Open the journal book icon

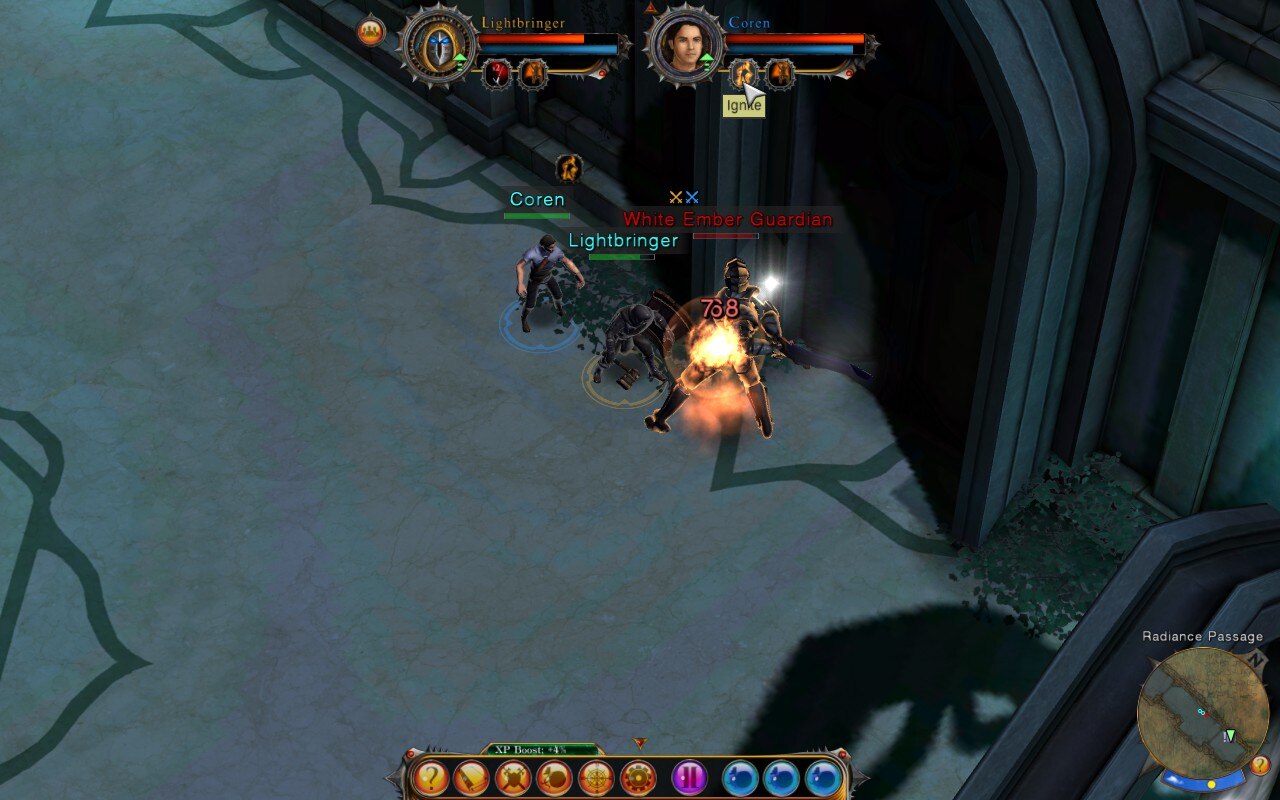[472, 778]
